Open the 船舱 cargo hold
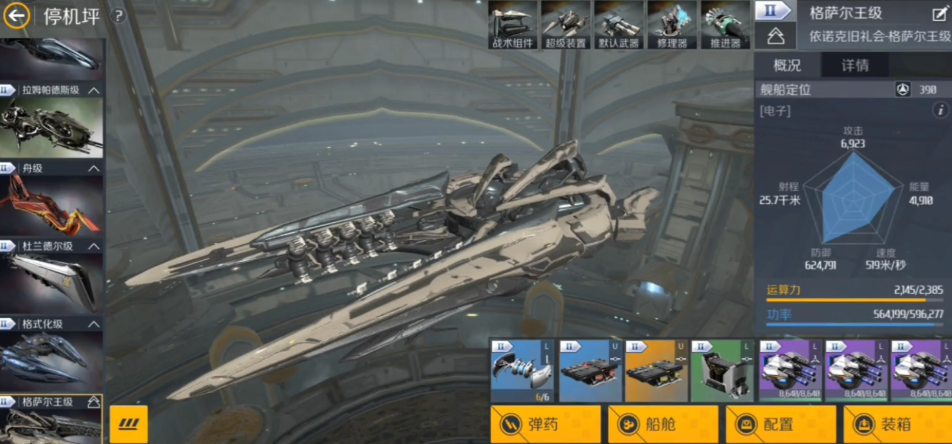The width and height of the screenshot is (952, 444). pos(663,424)
